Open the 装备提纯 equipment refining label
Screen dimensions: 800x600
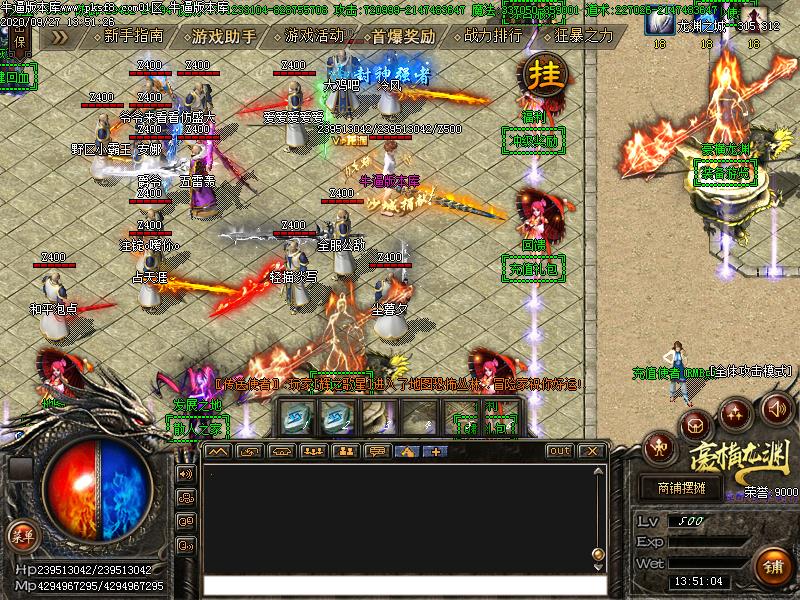click(x=724, y=174)
